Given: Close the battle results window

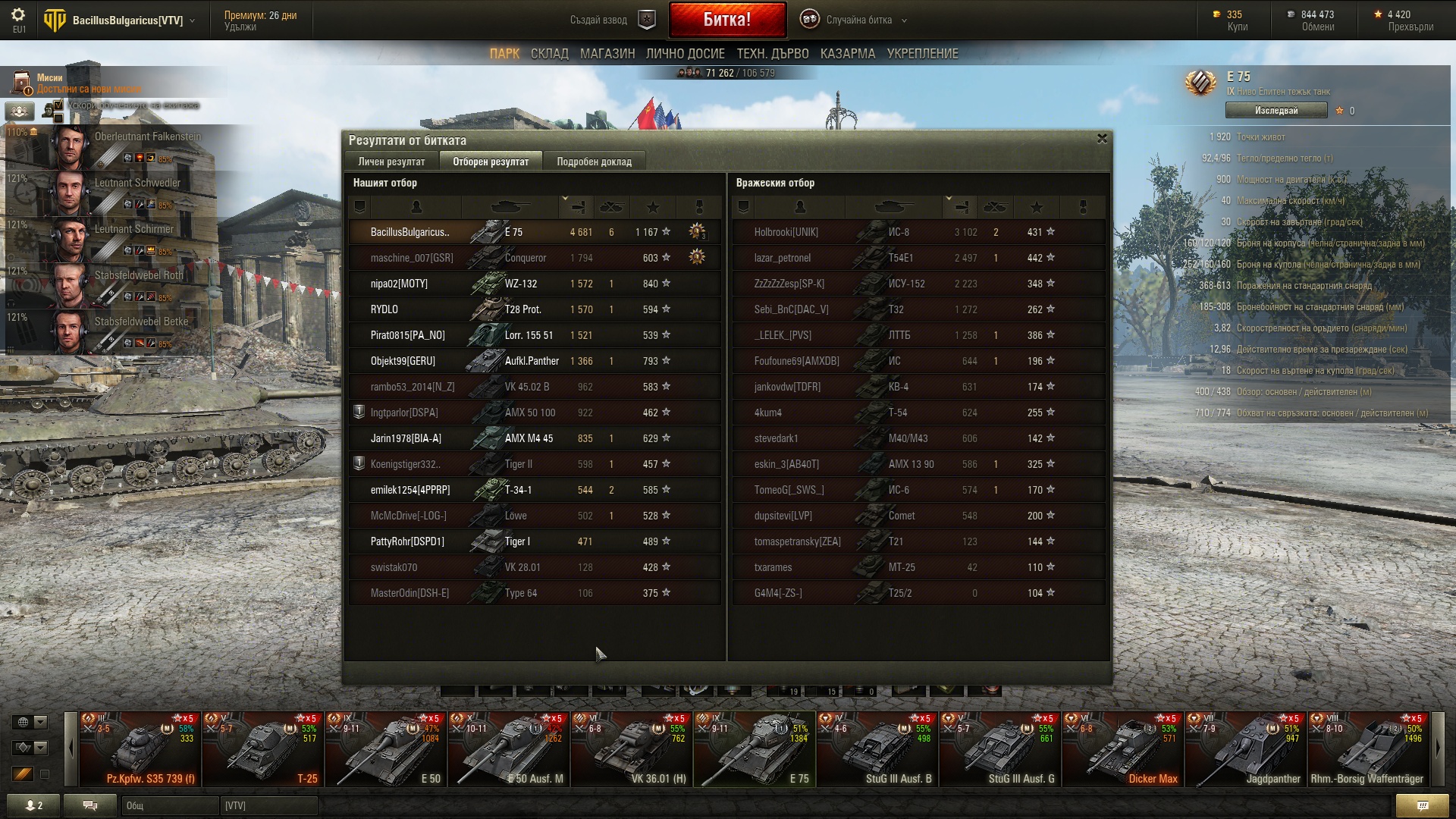Looking at the screenshot, I should coord(1102,139).
